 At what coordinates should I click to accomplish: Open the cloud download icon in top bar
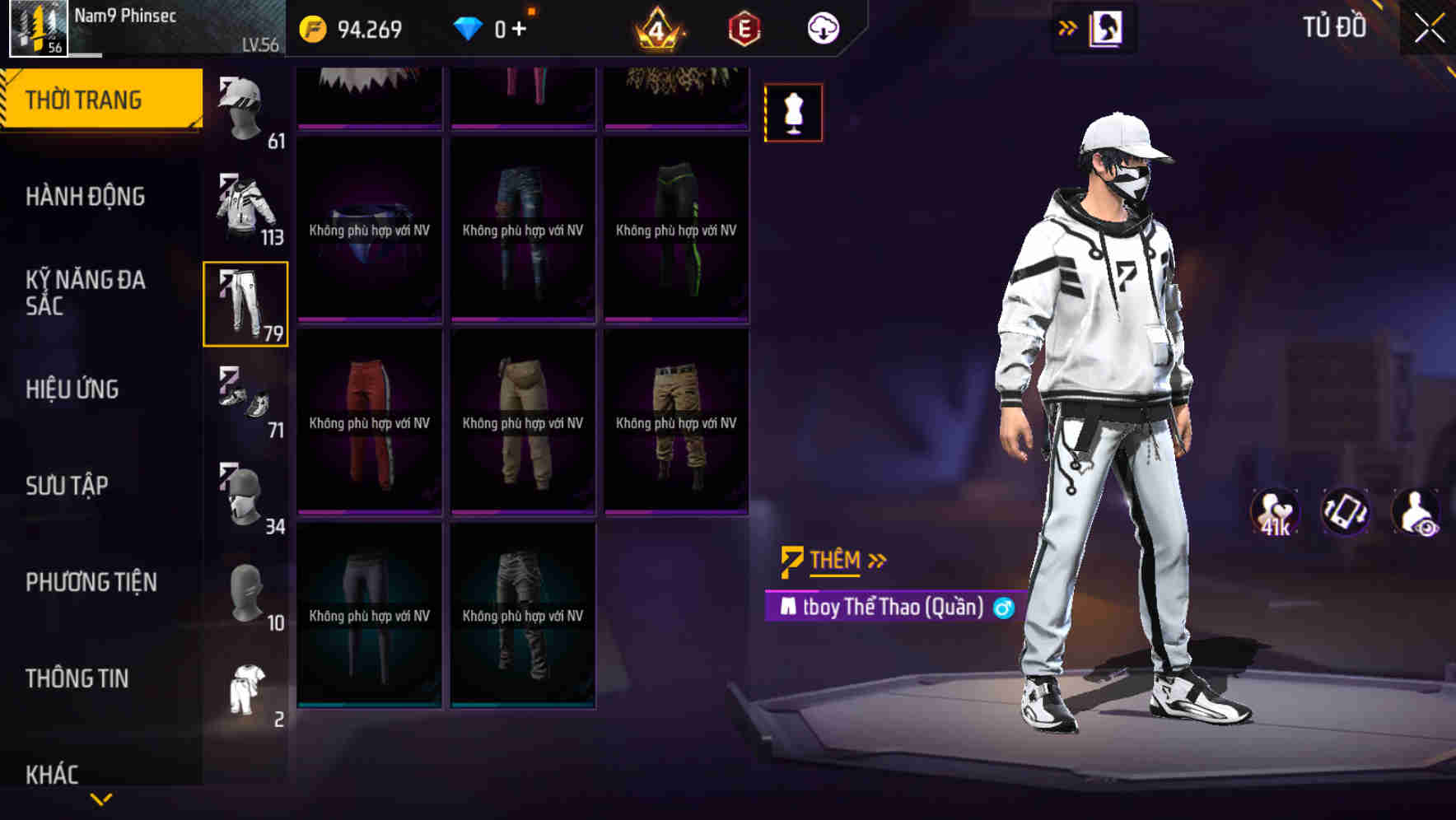(x=822, y=27)
